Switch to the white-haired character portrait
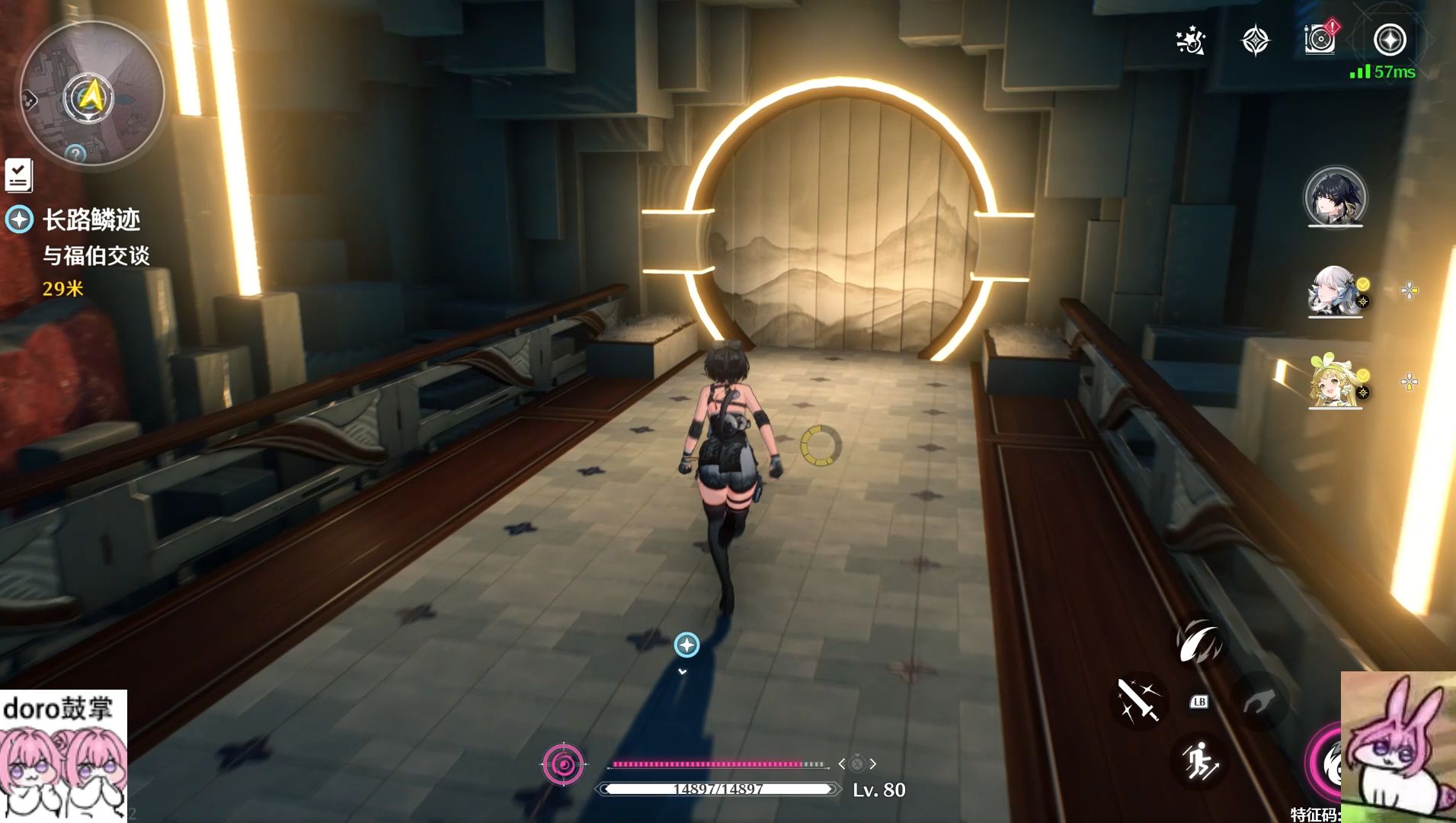The width and height of the screenshot is (1456, 823). (1335, 290)
